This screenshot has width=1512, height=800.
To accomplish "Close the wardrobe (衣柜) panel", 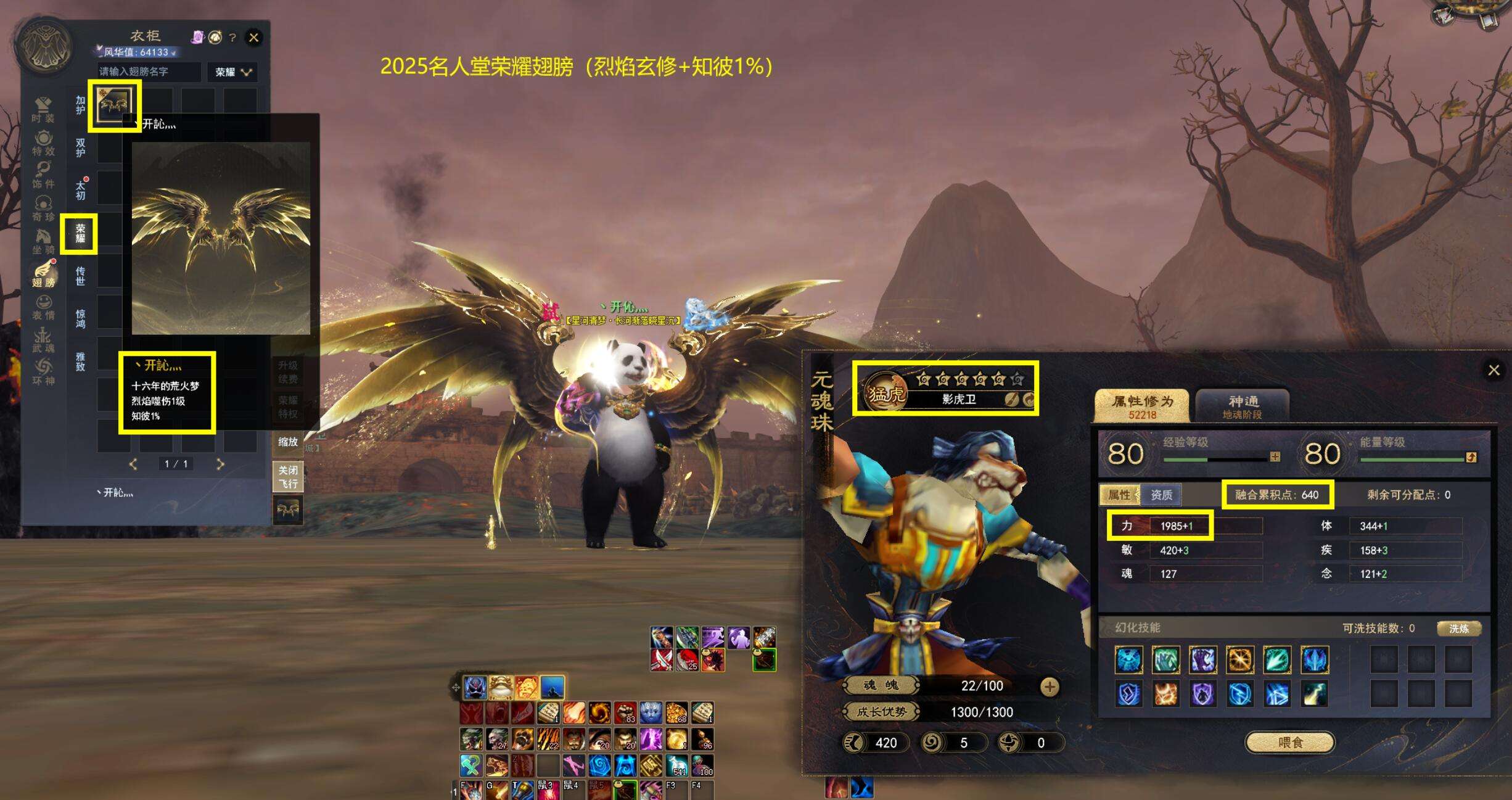I will 253,38.
